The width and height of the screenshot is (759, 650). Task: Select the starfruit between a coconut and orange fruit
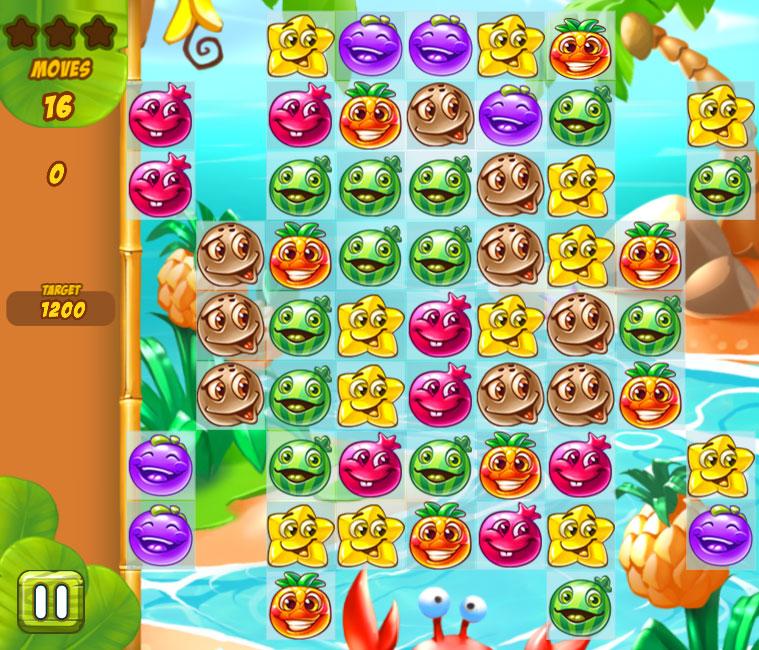[x=580, y=255]
